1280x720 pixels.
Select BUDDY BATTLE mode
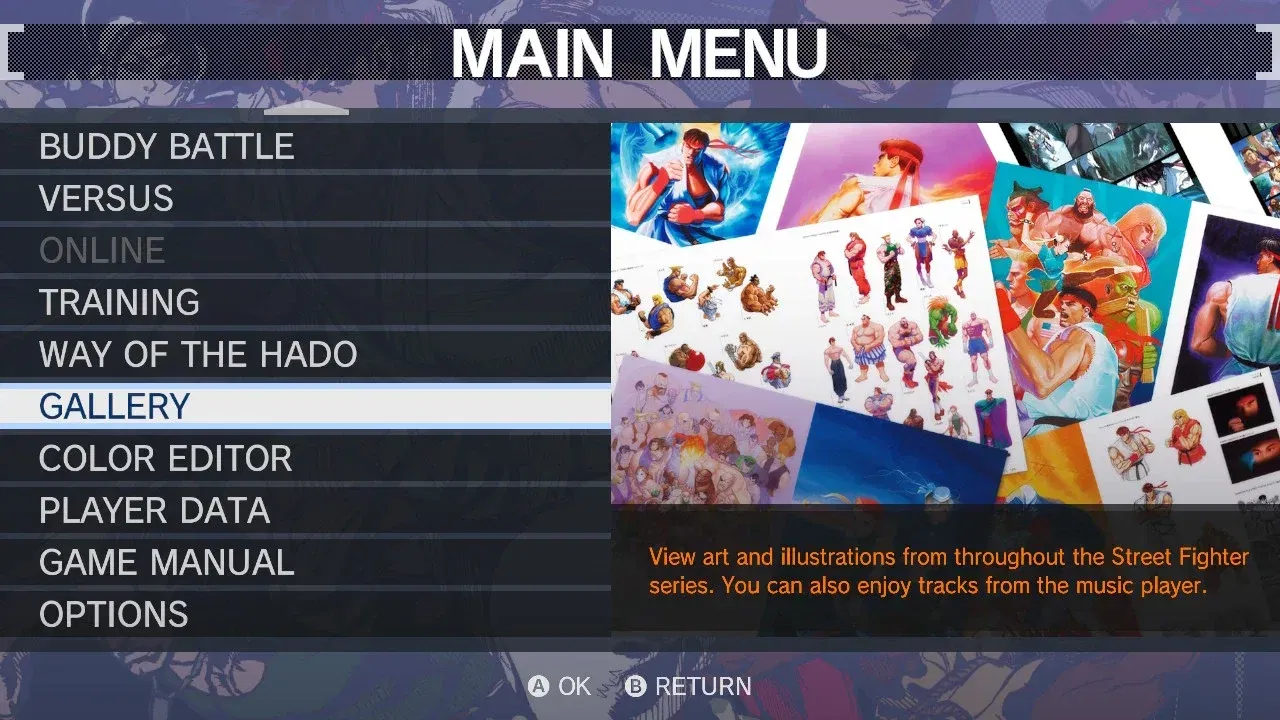[x=166, y=146]
